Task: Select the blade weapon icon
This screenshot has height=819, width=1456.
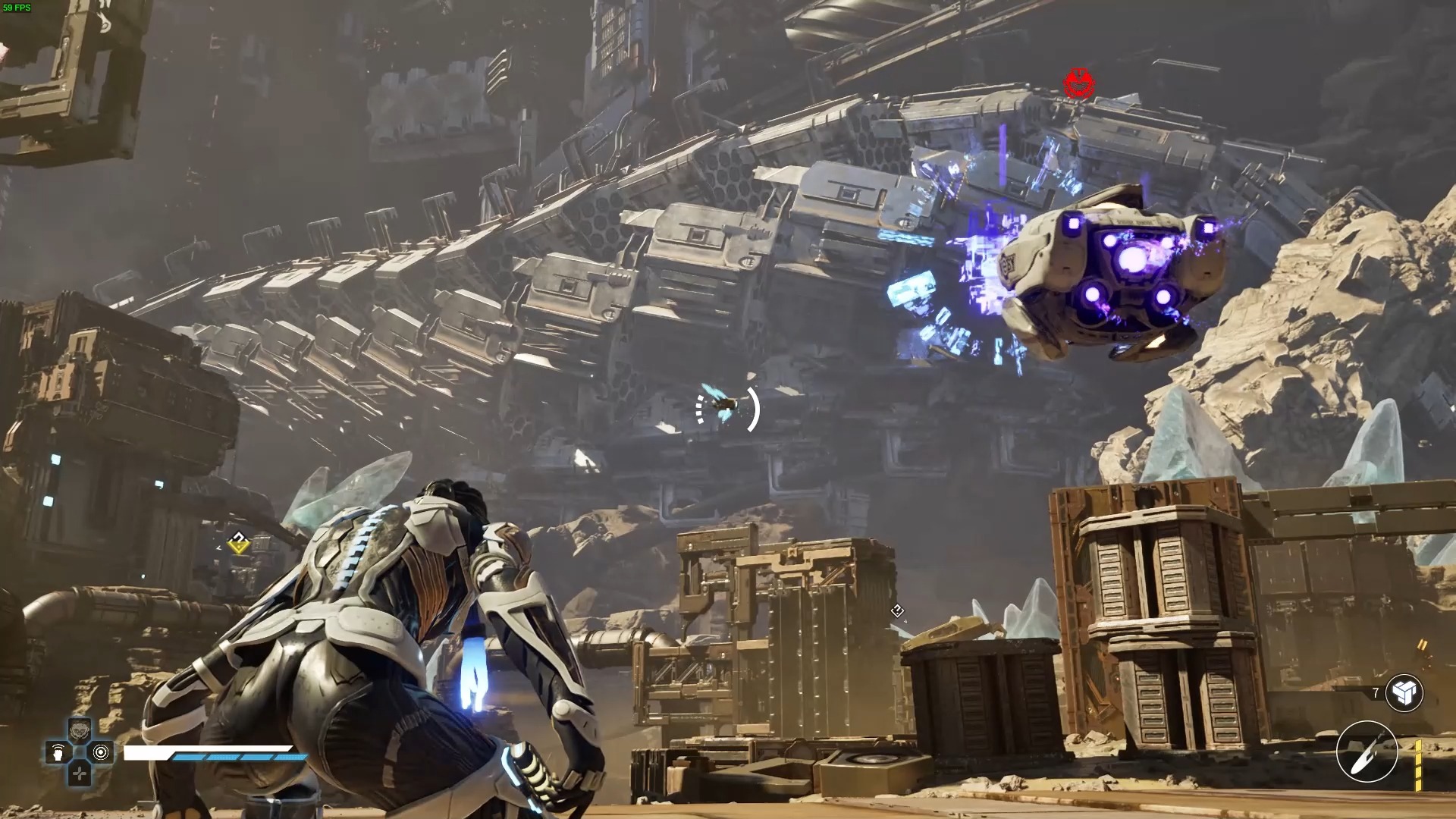Action: click(1367, 752)
